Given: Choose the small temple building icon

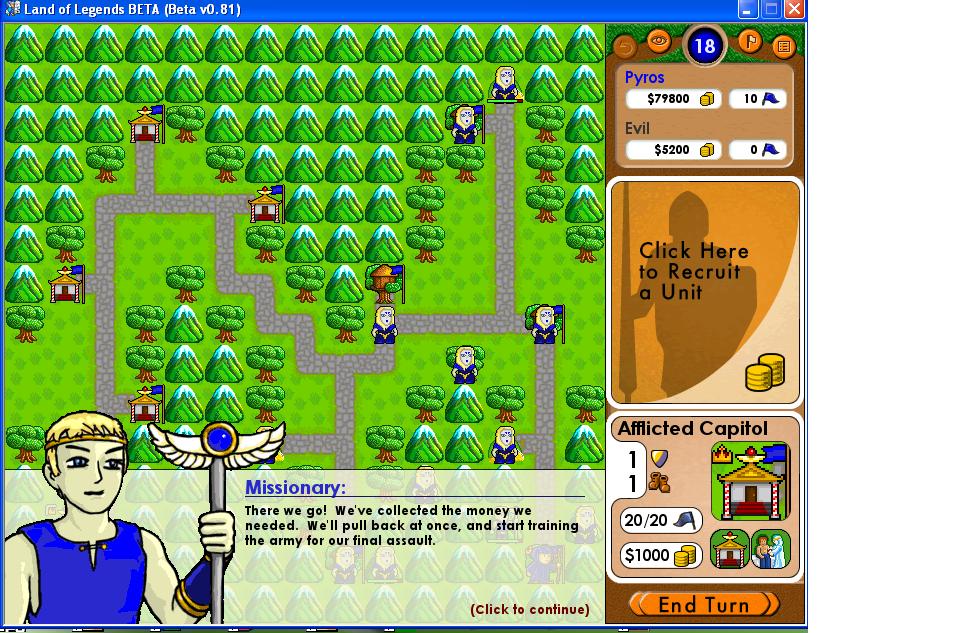Looking at the screenshot, I should pyautogui.click(x=729, y=550).
